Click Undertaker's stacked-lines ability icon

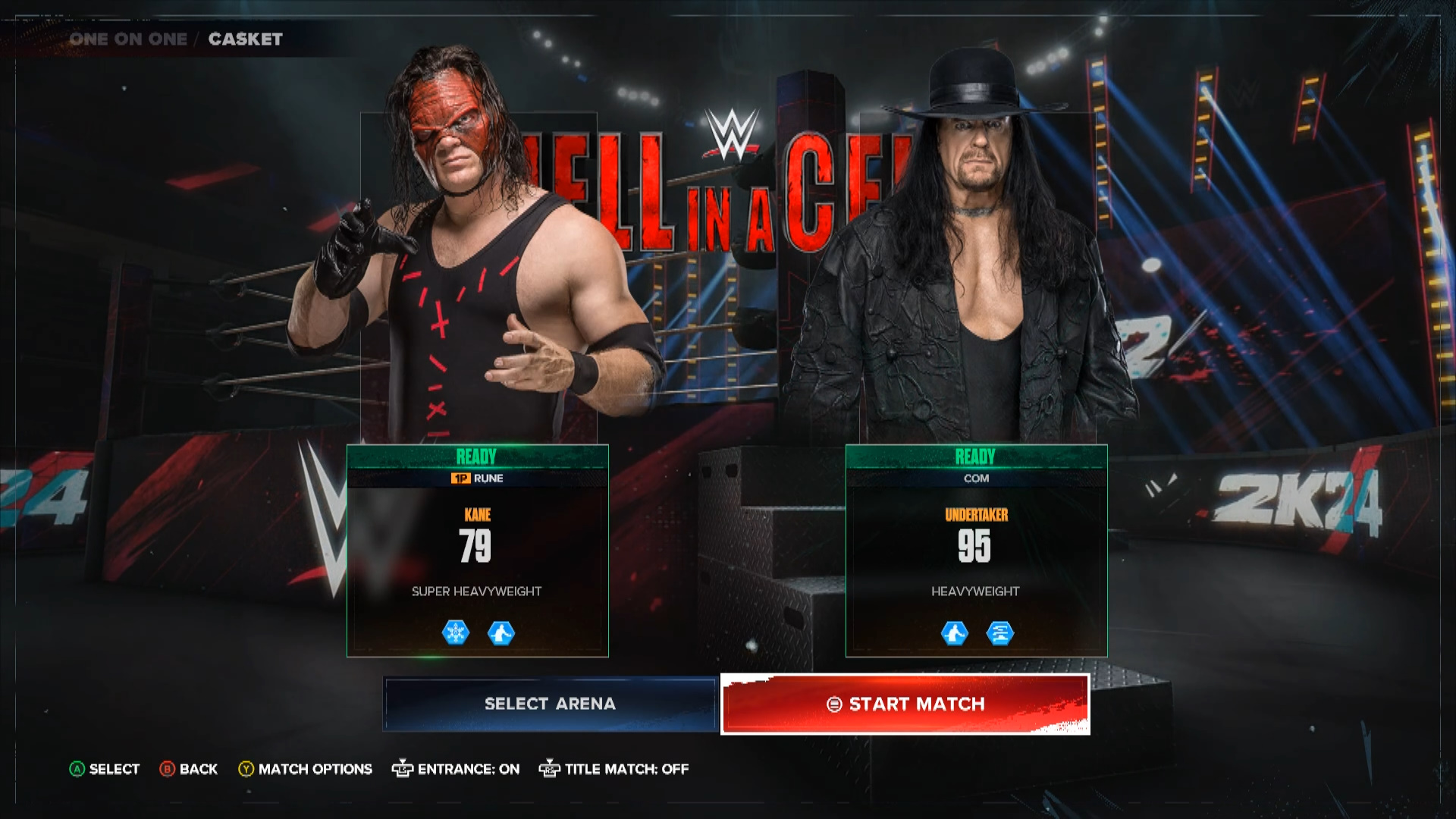[999, 632]
